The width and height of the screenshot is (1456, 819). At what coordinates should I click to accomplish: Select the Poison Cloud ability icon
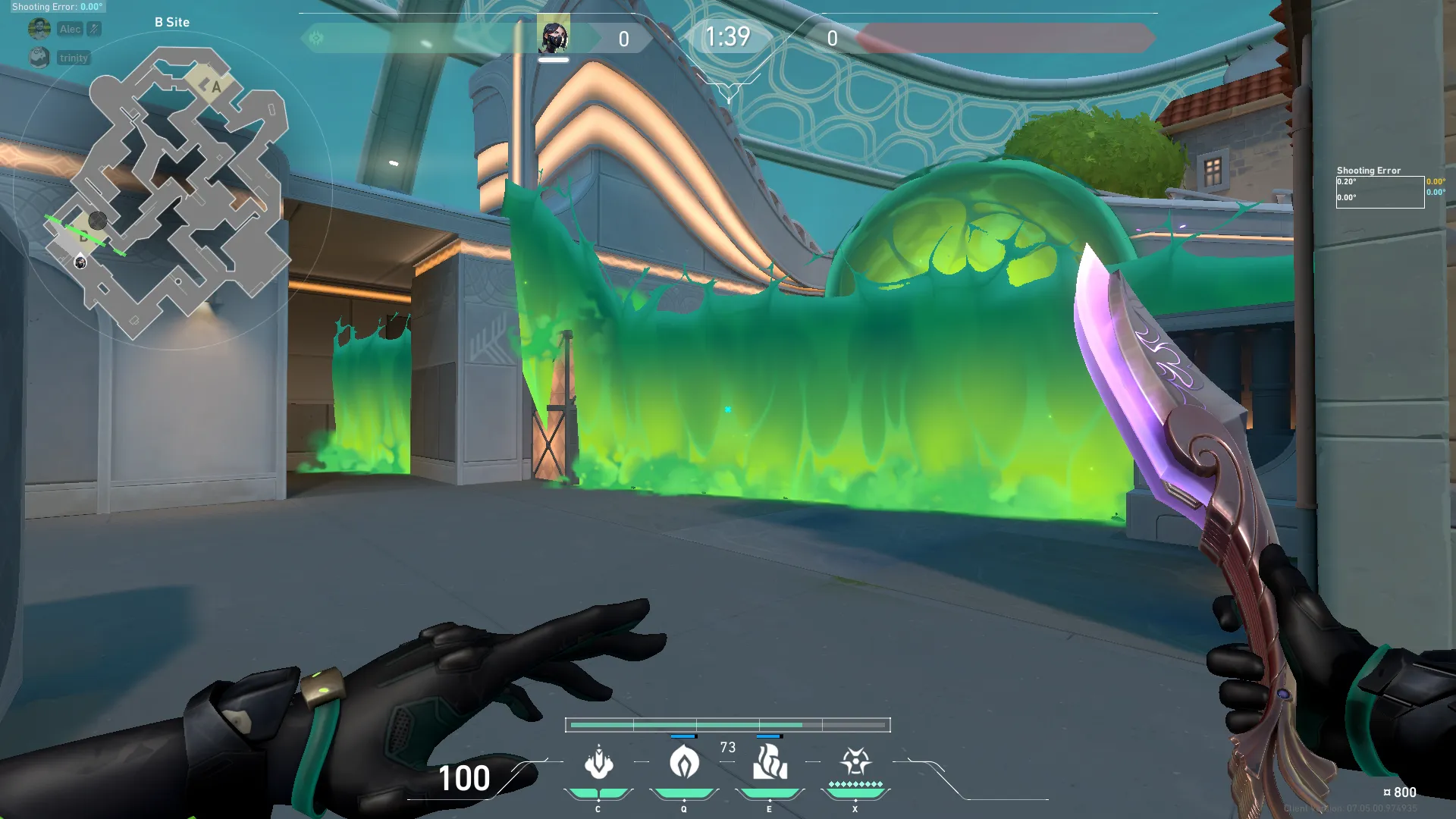(684, 763)
